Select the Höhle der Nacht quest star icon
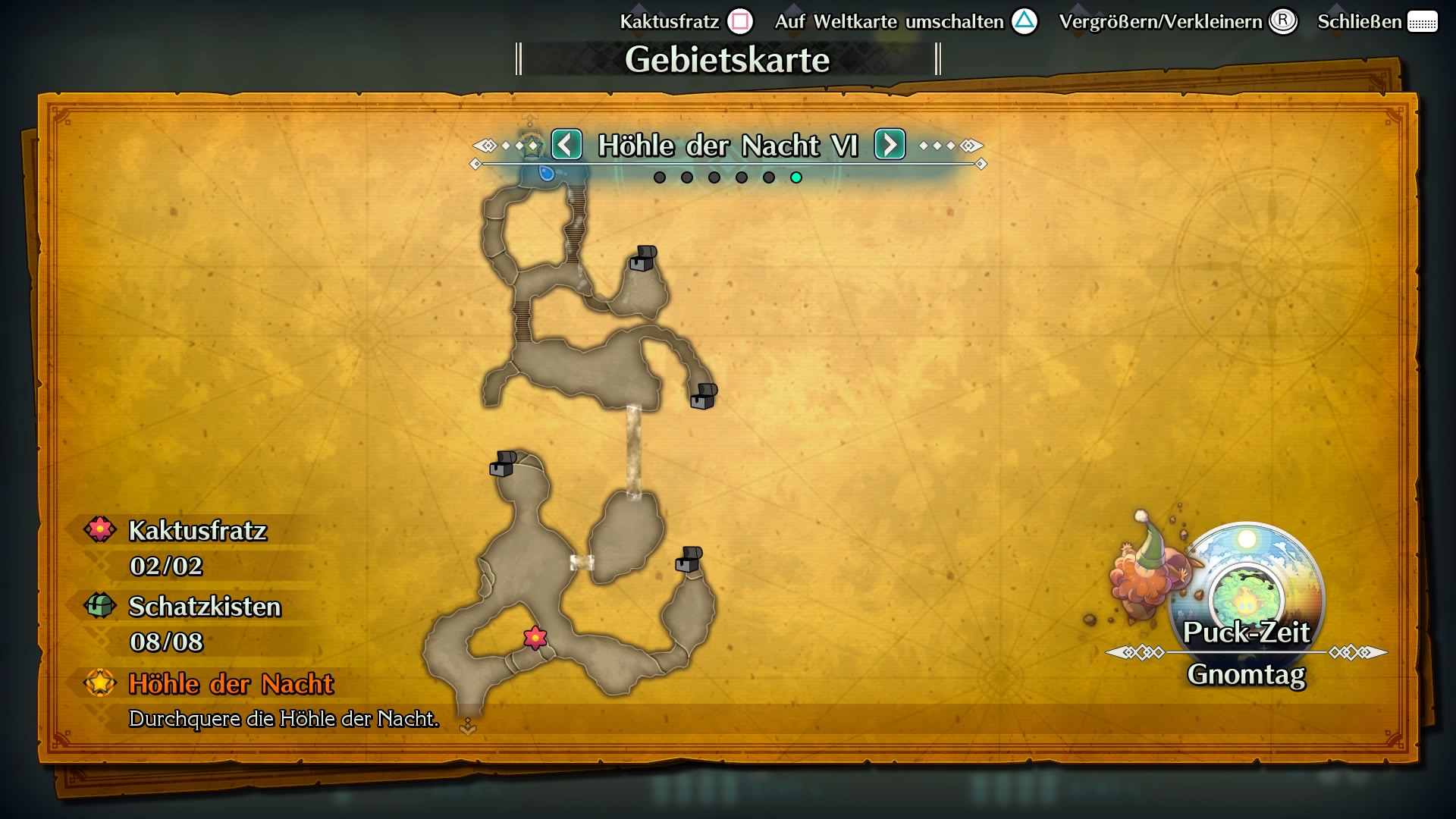Viewport: 1456px width, 819px height. pyautogui.click(x=99, y=683)
